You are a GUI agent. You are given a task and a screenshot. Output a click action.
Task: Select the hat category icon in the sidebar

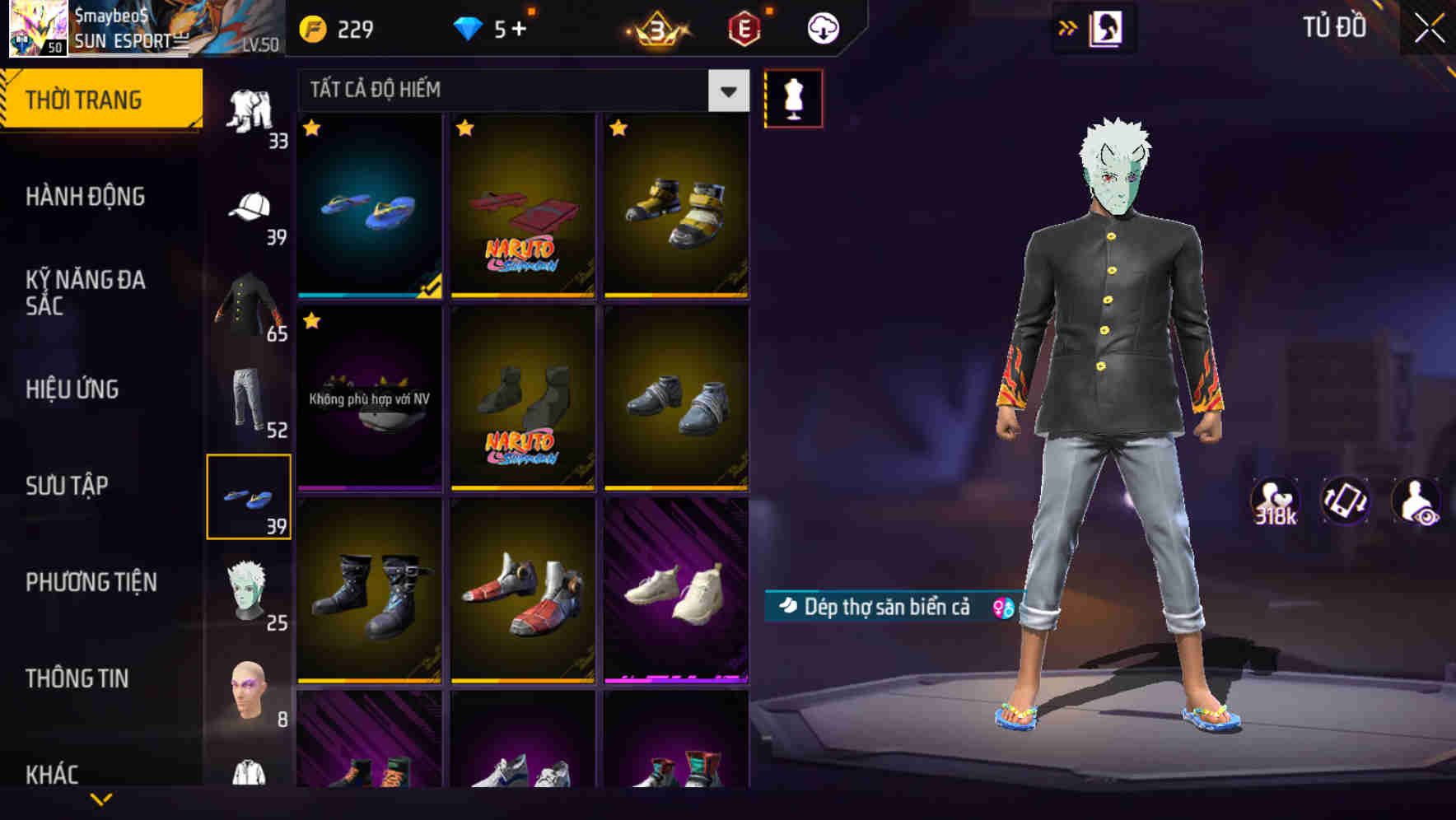click(x=250, y=207)
